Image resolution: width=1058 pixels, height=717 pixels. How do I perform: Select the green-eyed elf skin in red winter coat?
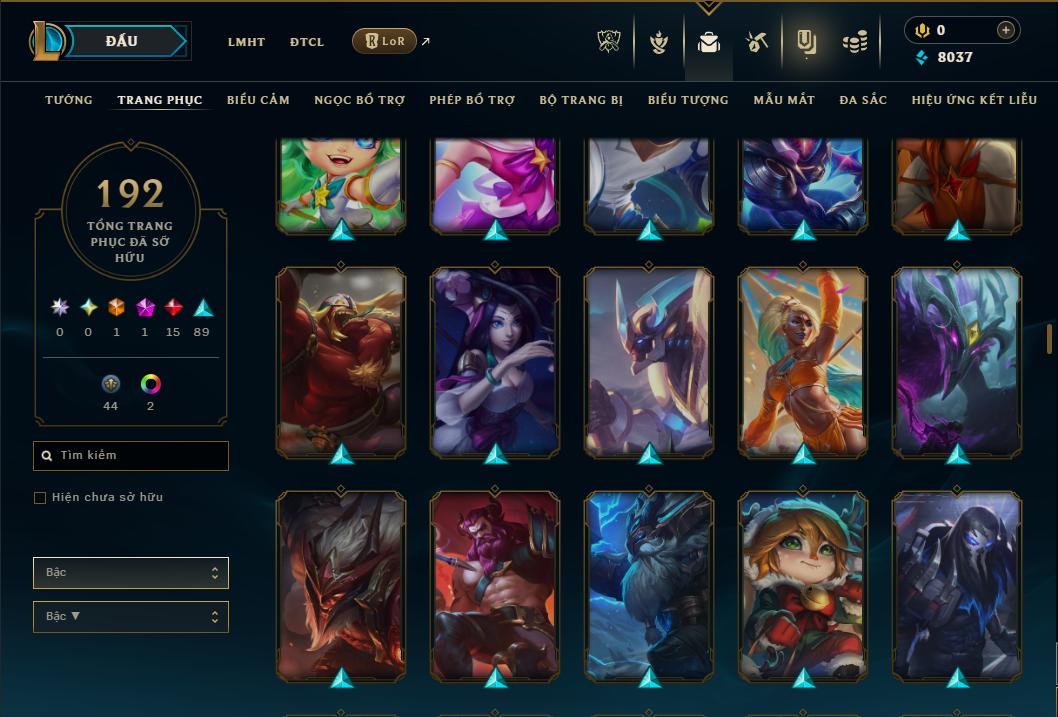(803, 585)
